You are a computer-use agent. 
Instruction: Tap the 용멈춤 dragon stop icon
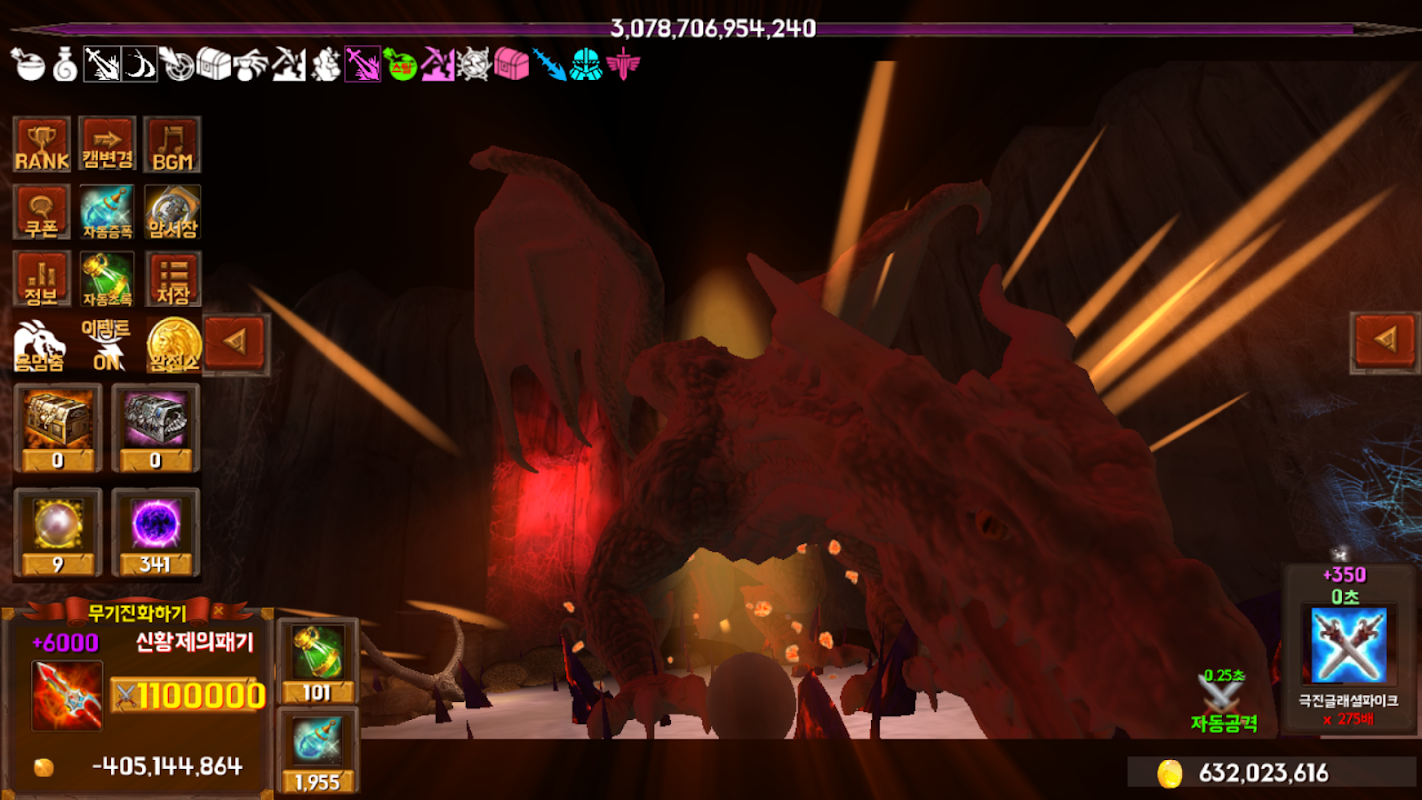(40, 345)
